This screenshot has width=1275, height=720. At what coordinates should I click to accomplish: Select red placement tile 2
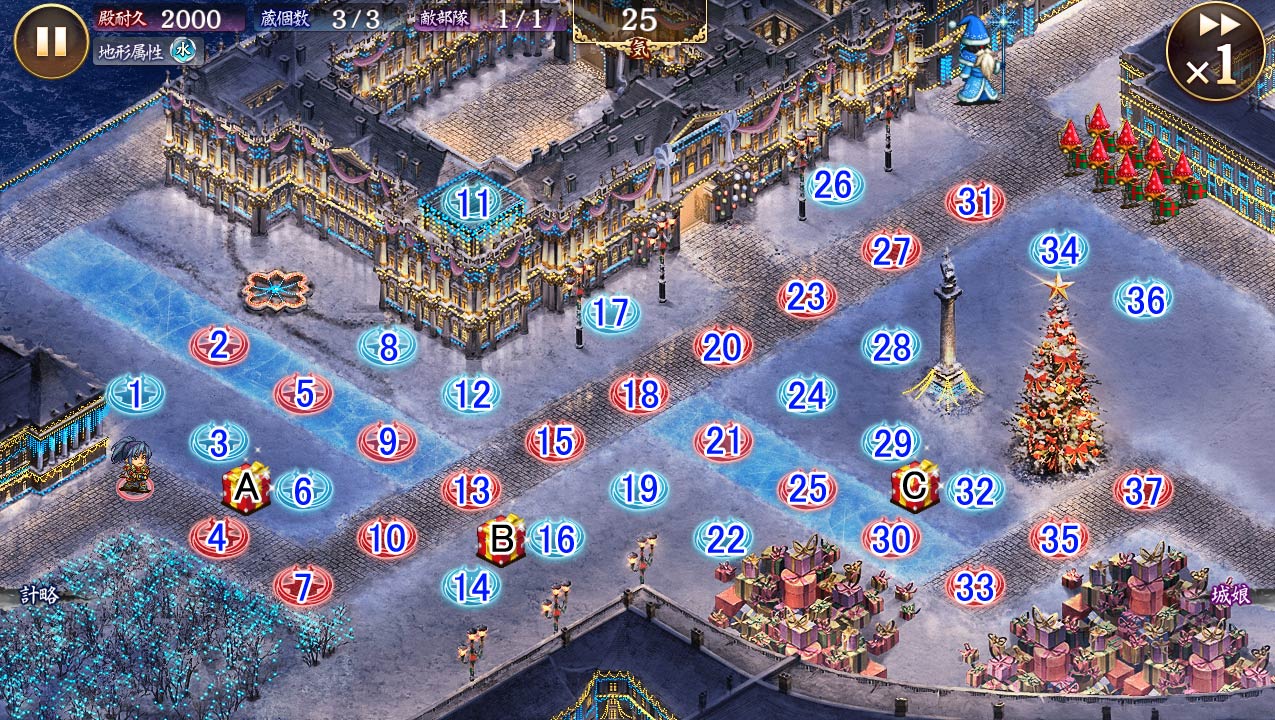pos(219,346)
